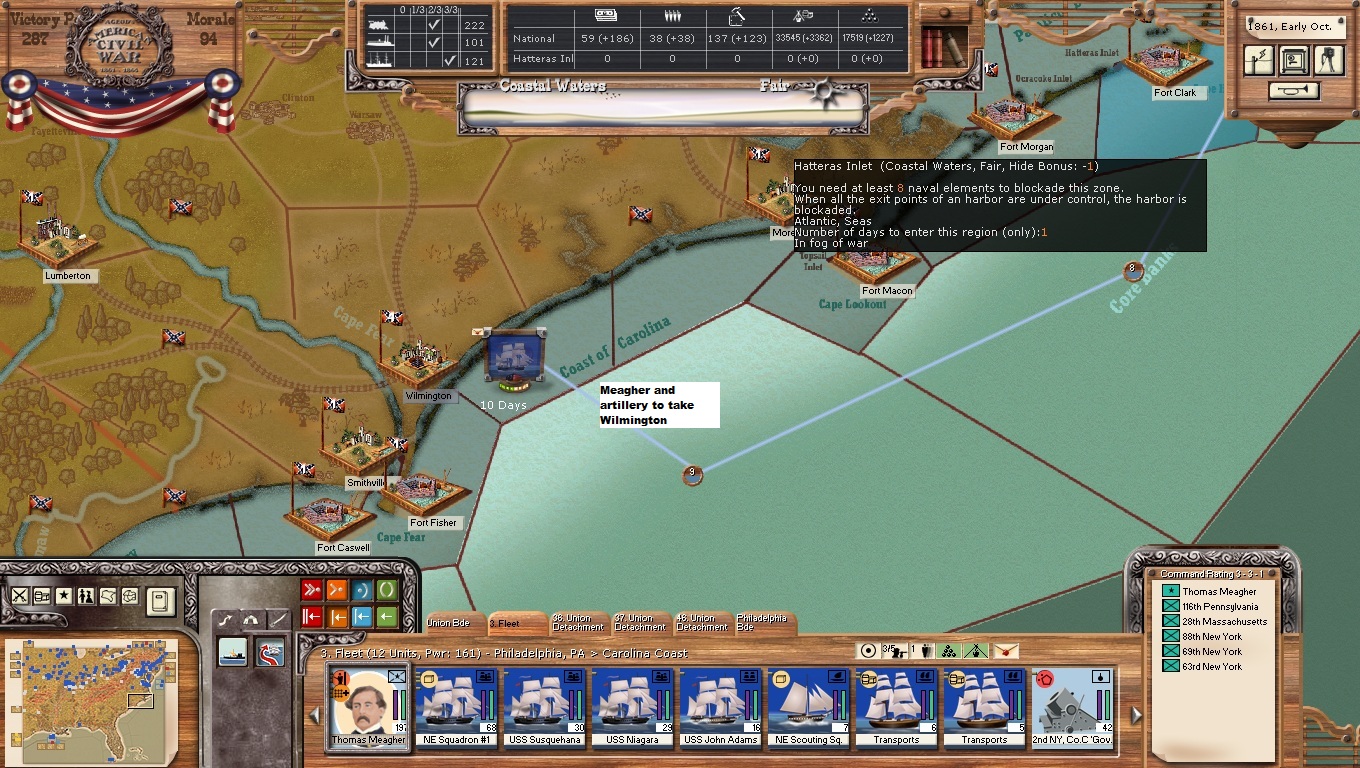Pick the USS Niagara ship card
The image size is (1360, 768).
(633, 706)
